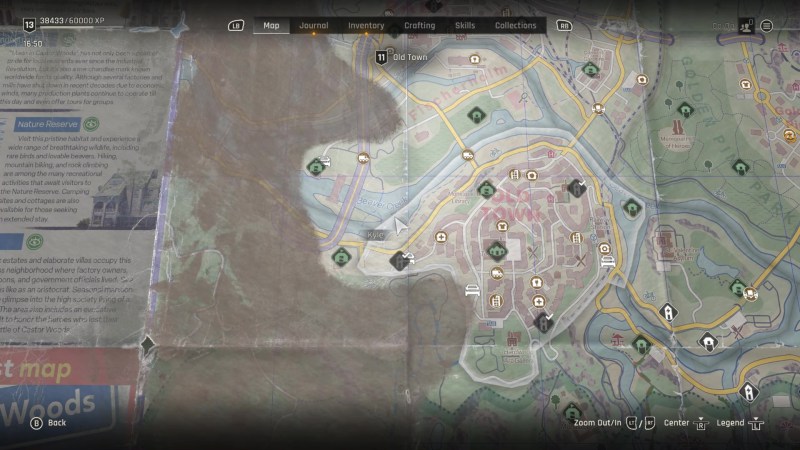This screenshot has height=450, width=800.
Task: Open the Collections tab
Action: pos(516,26)
